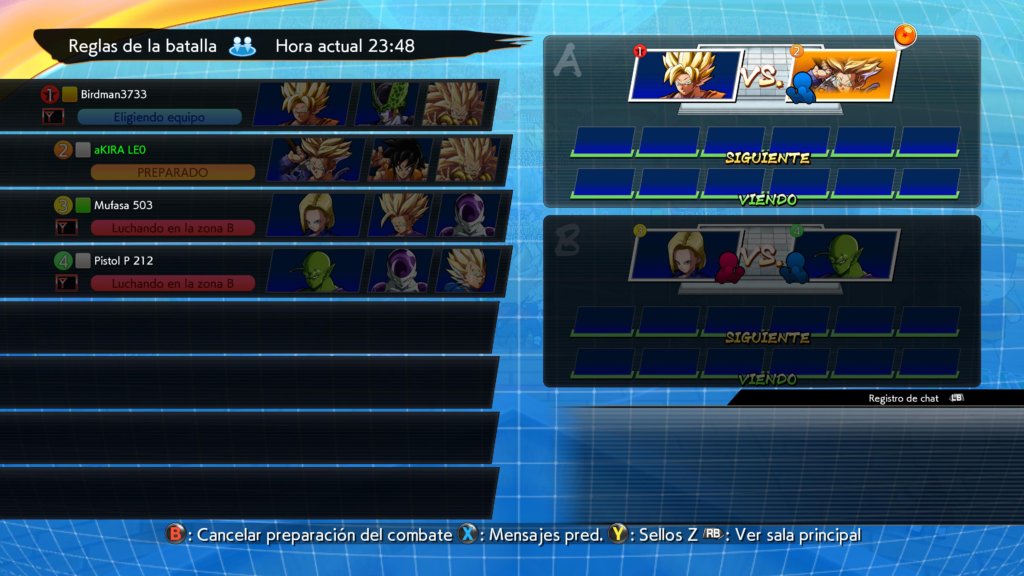
Task: Open the Sellos Z stamps option
Action: 654,535
